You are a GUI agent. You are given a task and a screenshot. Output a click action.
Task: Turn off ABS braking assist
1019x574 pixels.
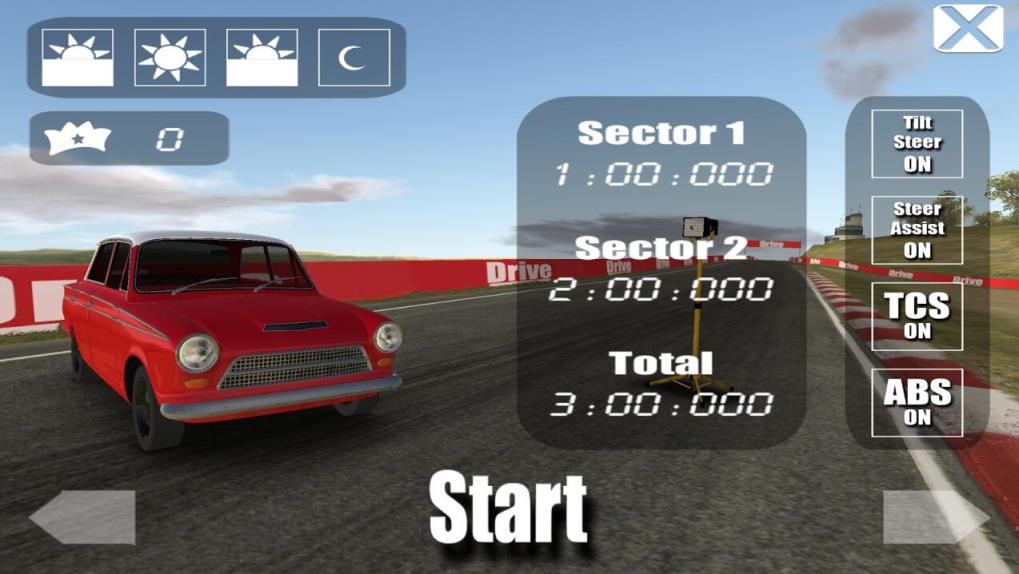[x=917, y=402]
